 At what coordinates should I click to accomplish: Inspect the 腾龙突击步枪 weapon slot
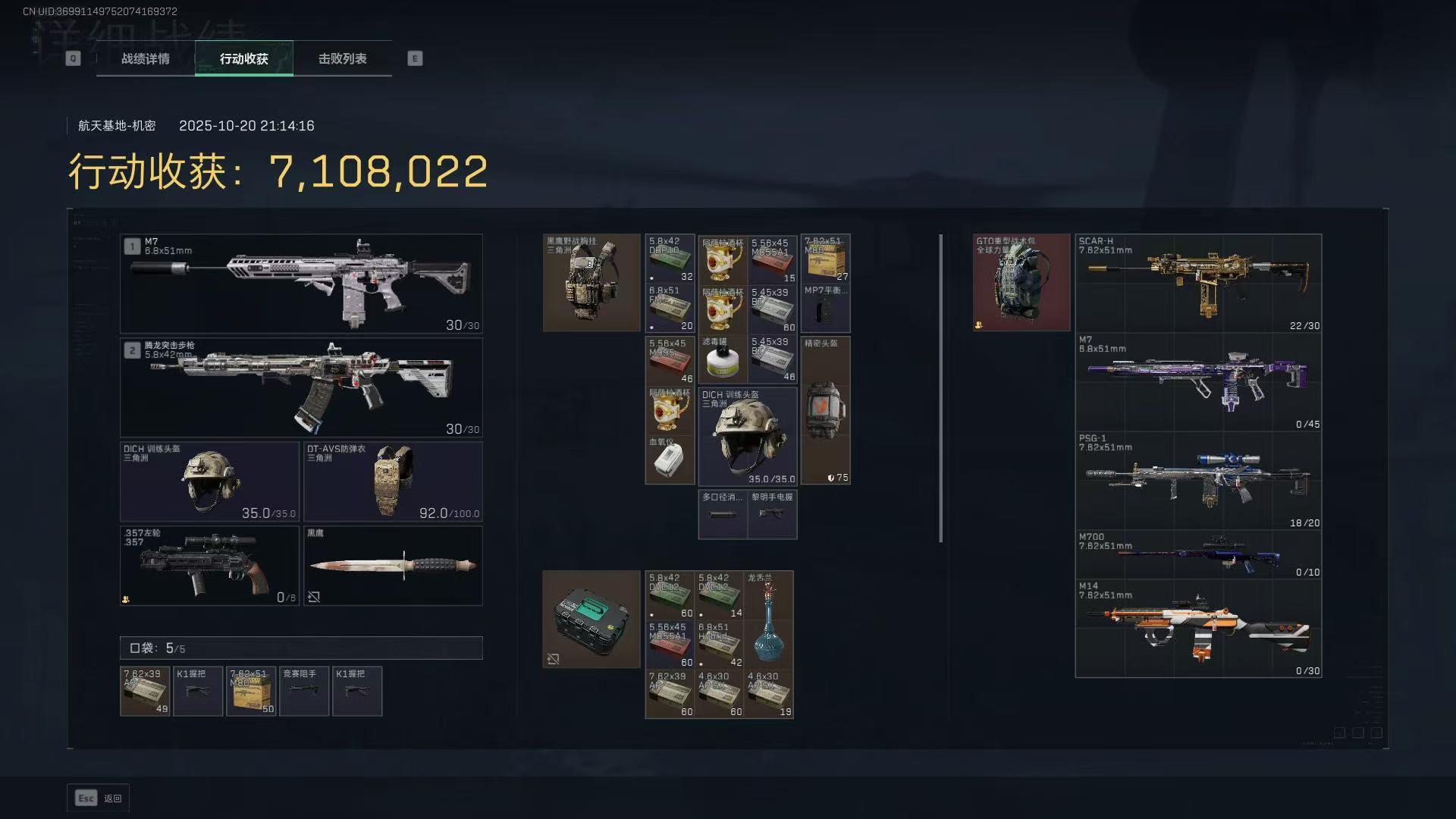pos(301,388)
